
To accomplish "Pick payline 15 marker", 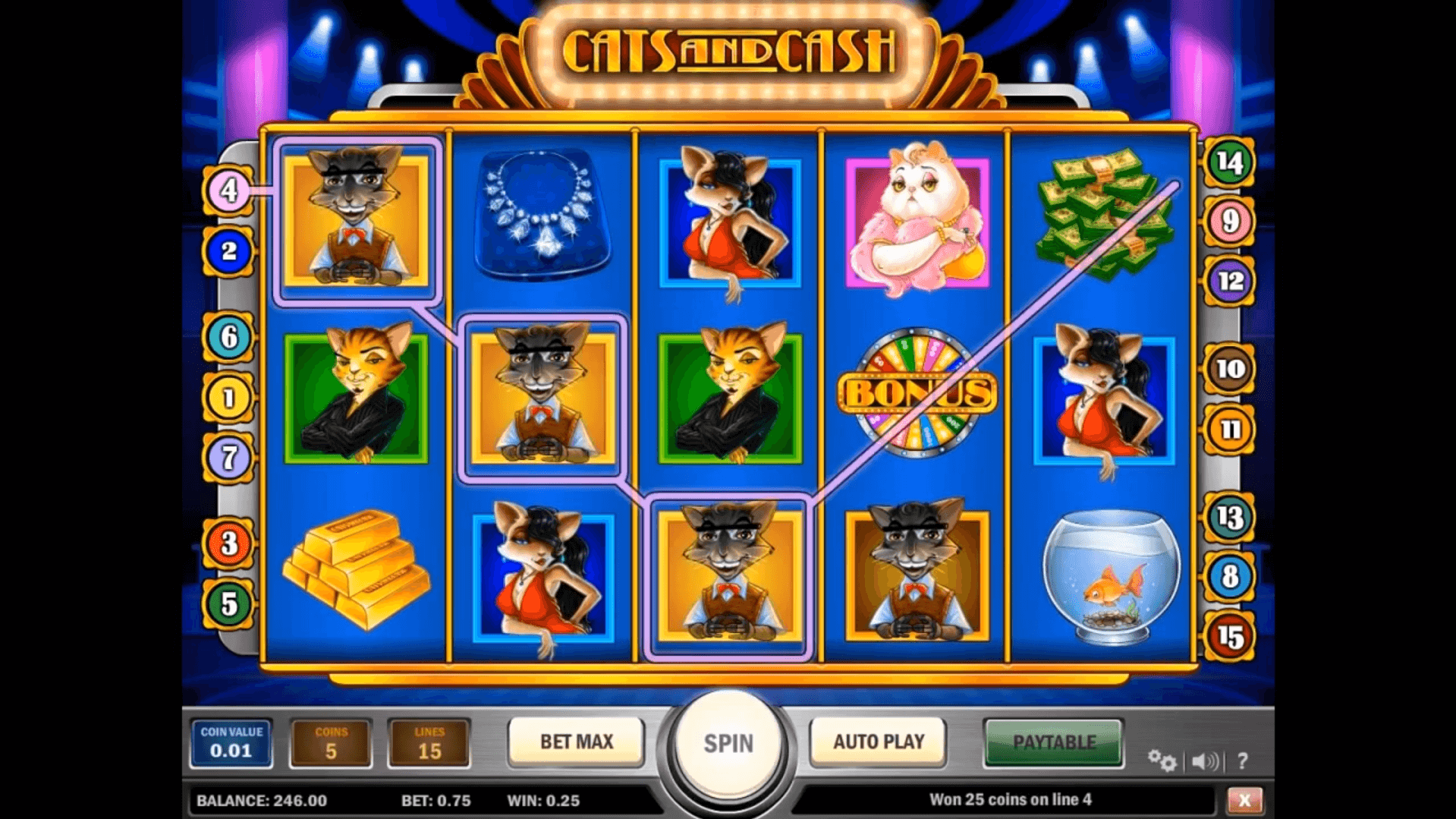I will point(1229,636).
